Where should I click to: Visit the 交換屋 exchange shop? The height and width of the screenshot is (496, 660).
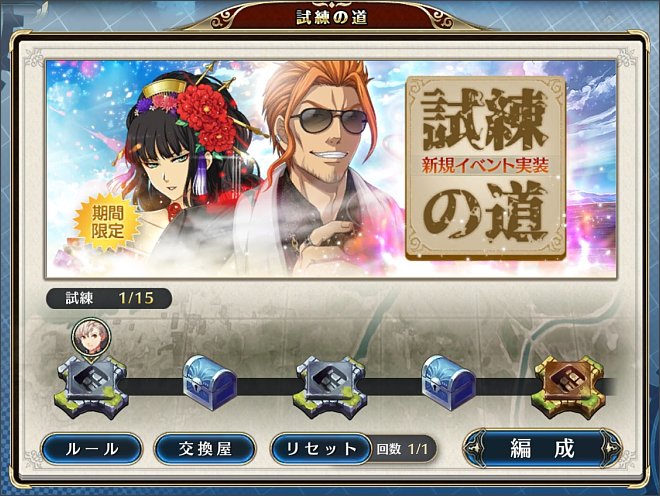tap(204, 448)
